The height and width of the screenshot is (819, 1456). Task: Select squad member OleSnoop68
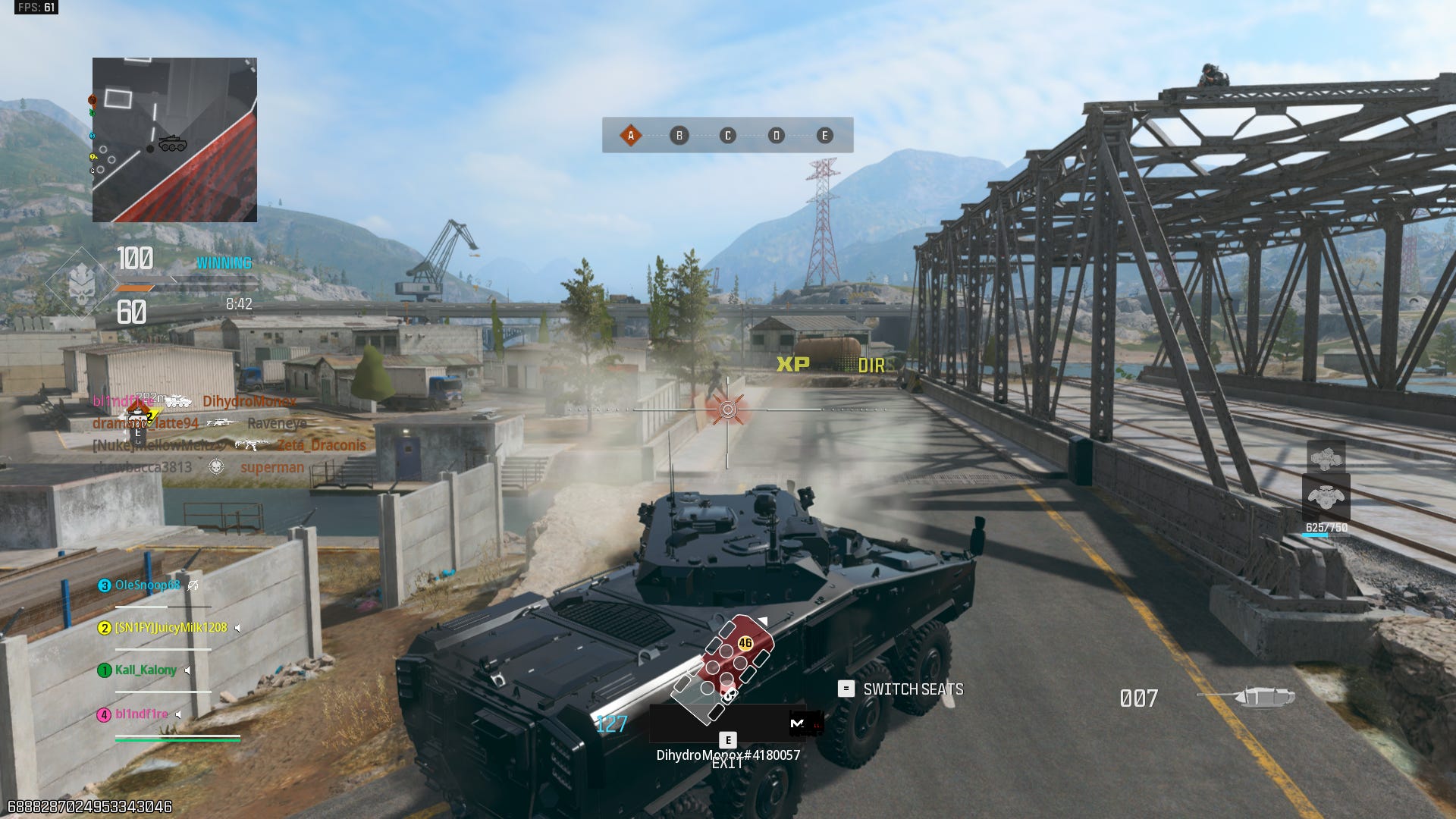(147, 585)
